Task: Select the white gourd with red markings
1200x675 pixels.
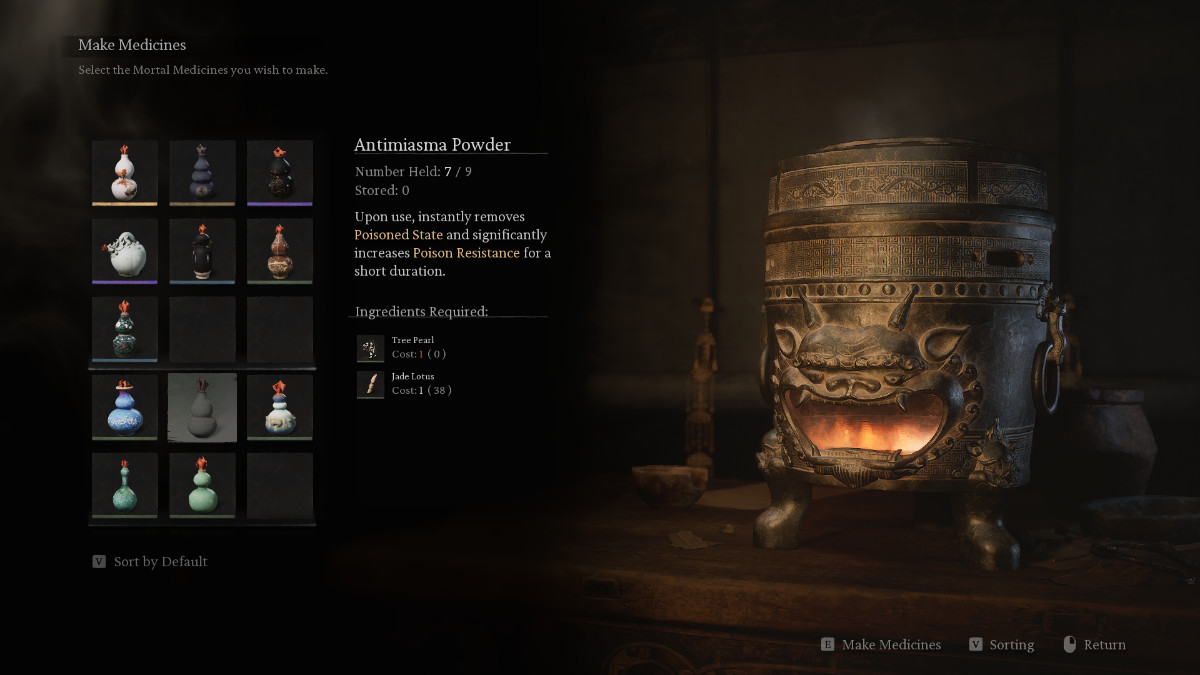Action: pos(125,172)
